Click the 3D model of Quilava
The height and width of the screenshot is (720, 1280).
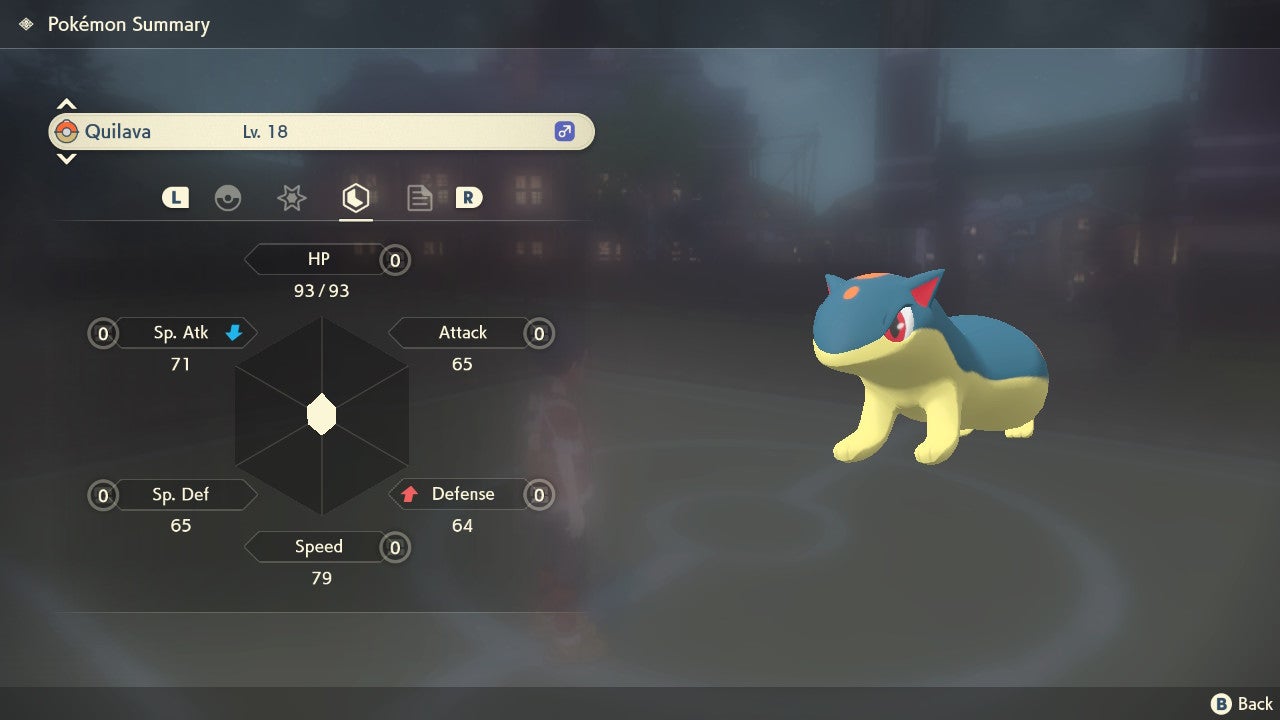[930, 370]
